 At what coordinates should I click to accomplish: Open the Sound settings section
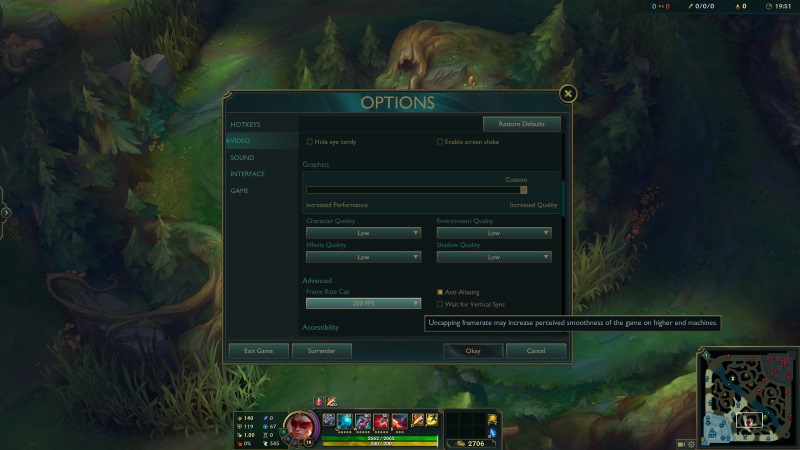(x=242, y=157)
